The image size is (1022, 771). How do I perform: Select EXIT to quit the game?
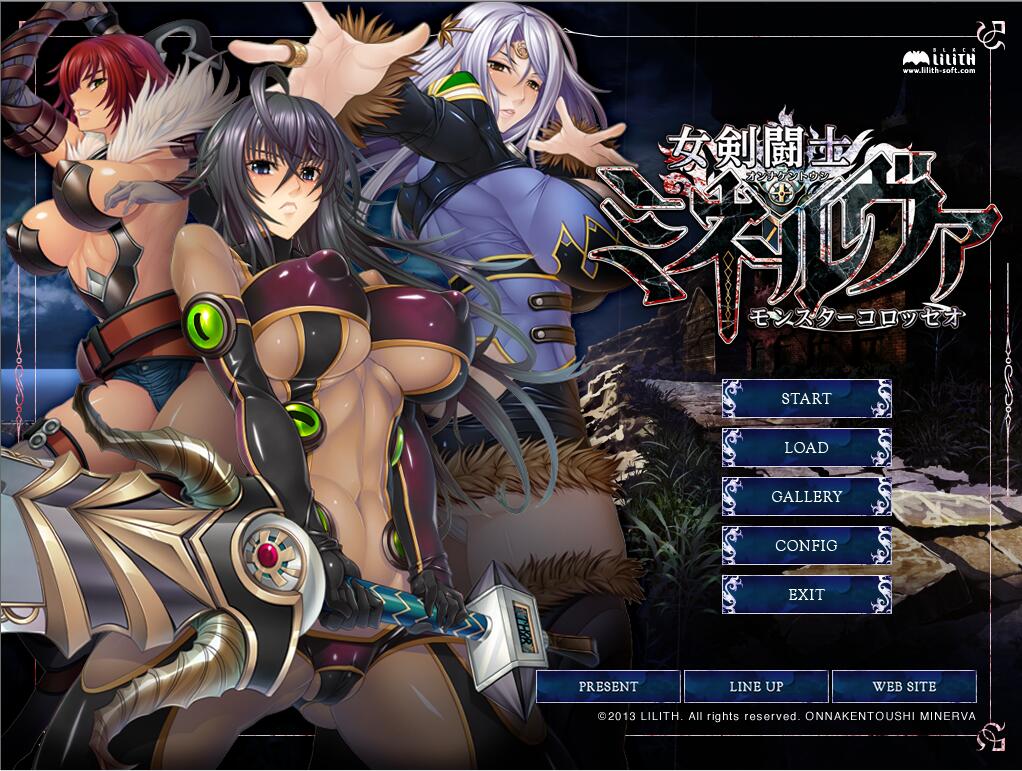(x=806, y=594)
